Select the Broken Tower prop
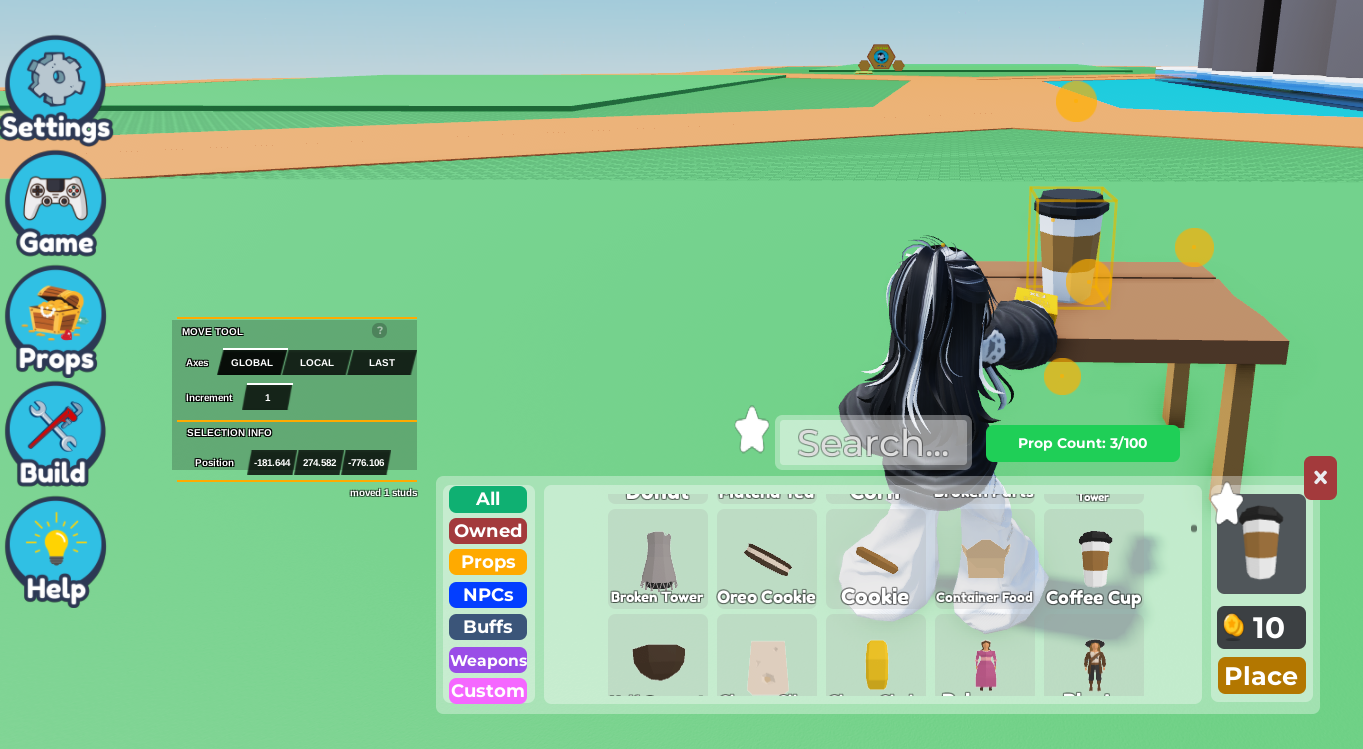Screen dimensions: 1363x749 657,558
